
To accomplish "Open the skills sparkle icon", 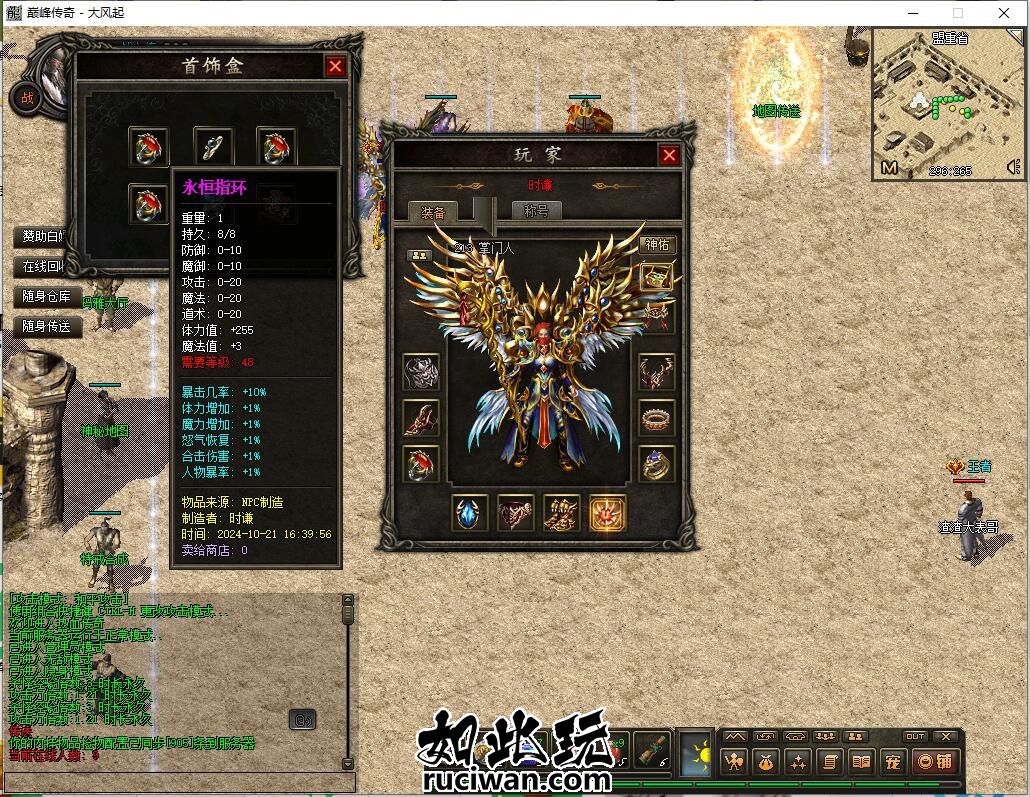I will tap(797, 762).
